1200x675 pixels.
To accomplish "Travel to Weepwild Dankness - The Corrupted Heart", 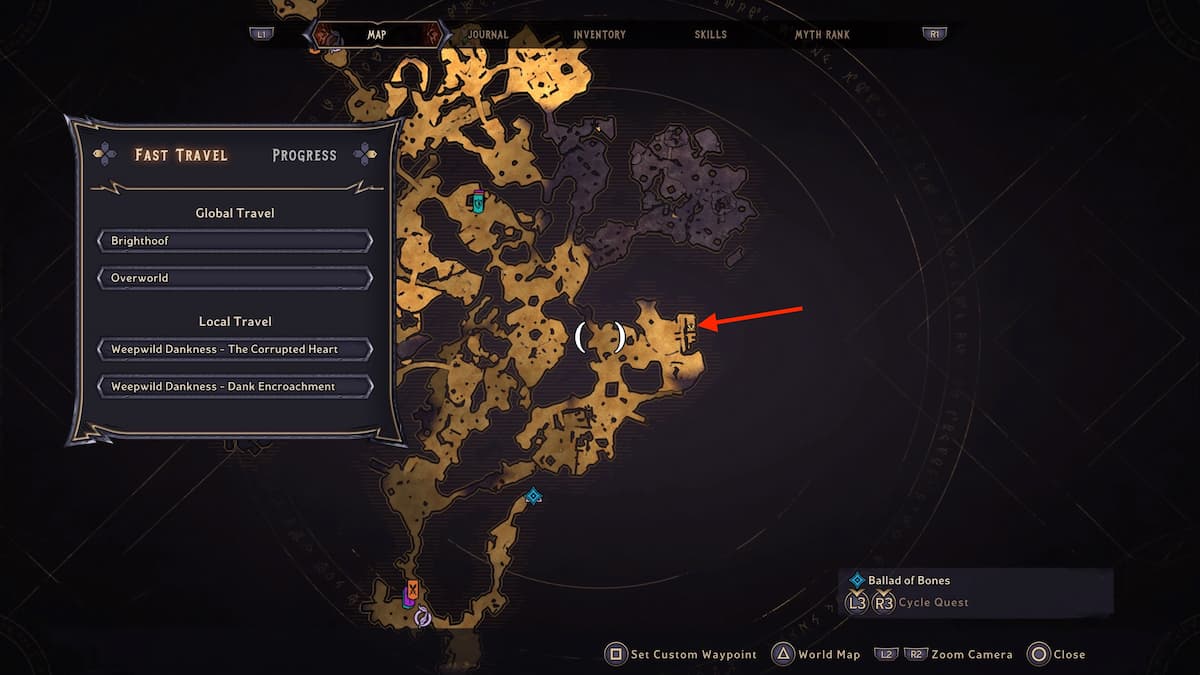I will click(235, 349).
